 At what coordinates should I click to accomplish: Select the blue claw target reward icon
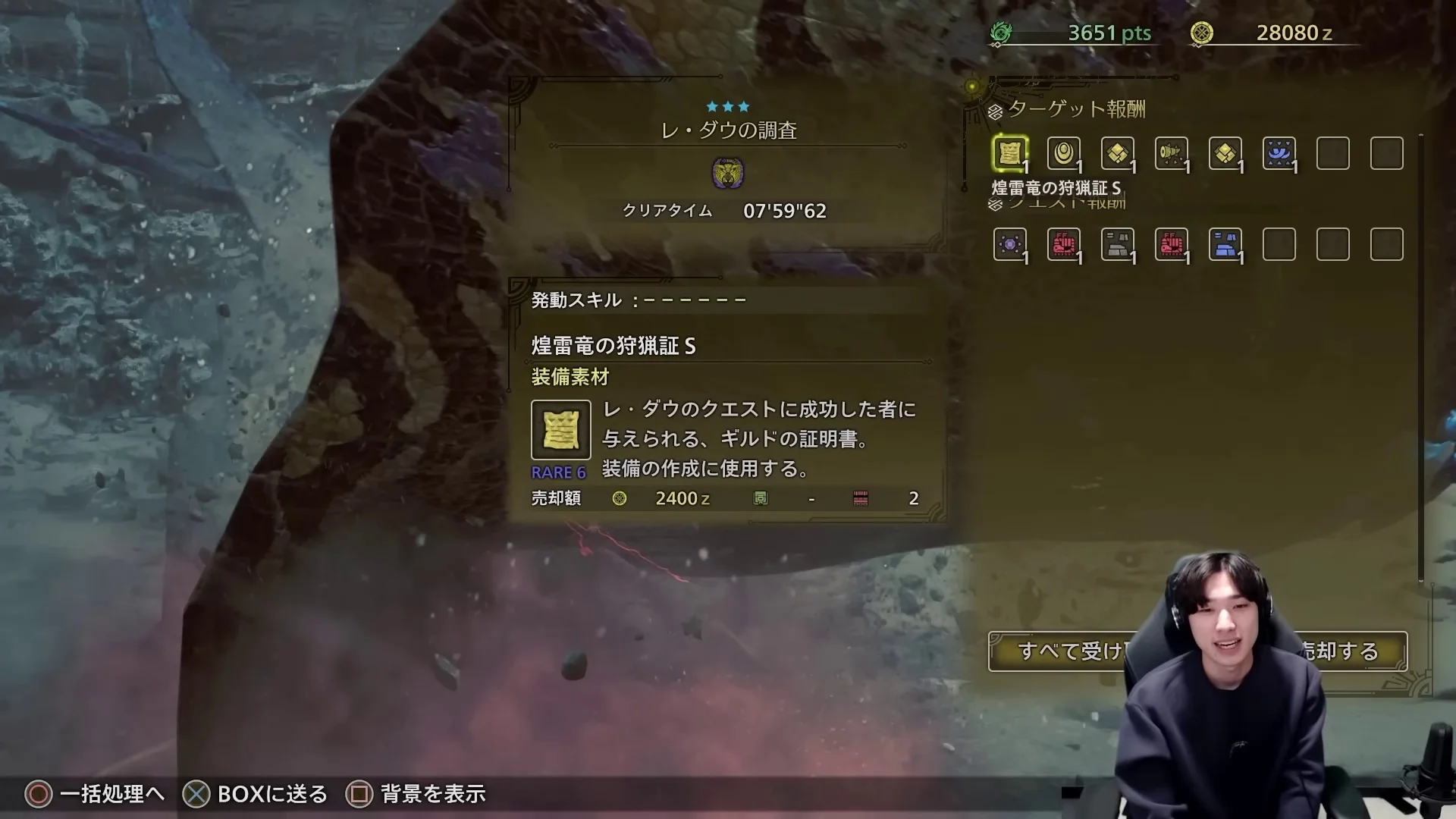1279,152
